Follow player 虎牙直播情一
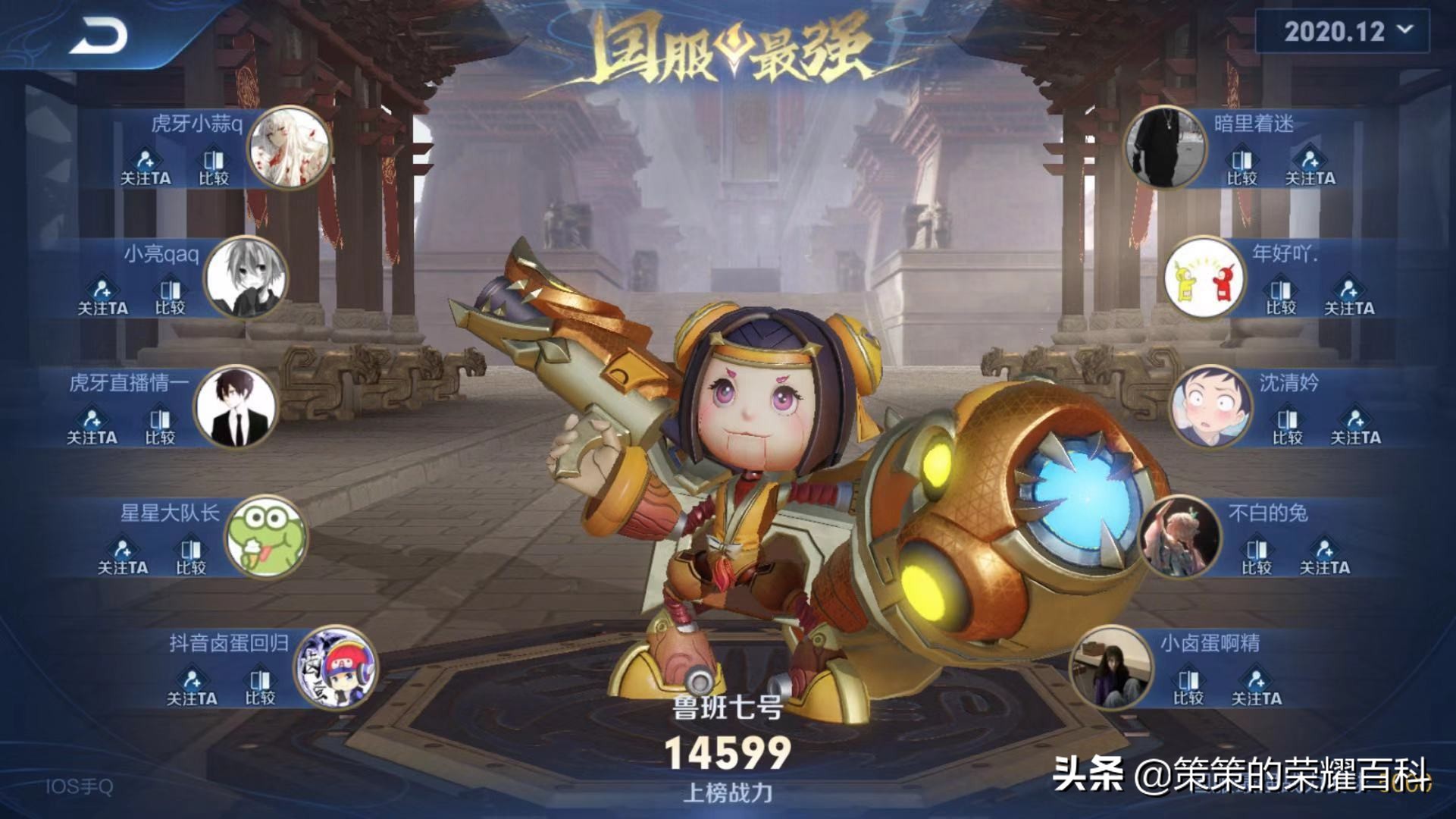The image size is (1456, 819). pyautogui.click(x=92, y=427)
